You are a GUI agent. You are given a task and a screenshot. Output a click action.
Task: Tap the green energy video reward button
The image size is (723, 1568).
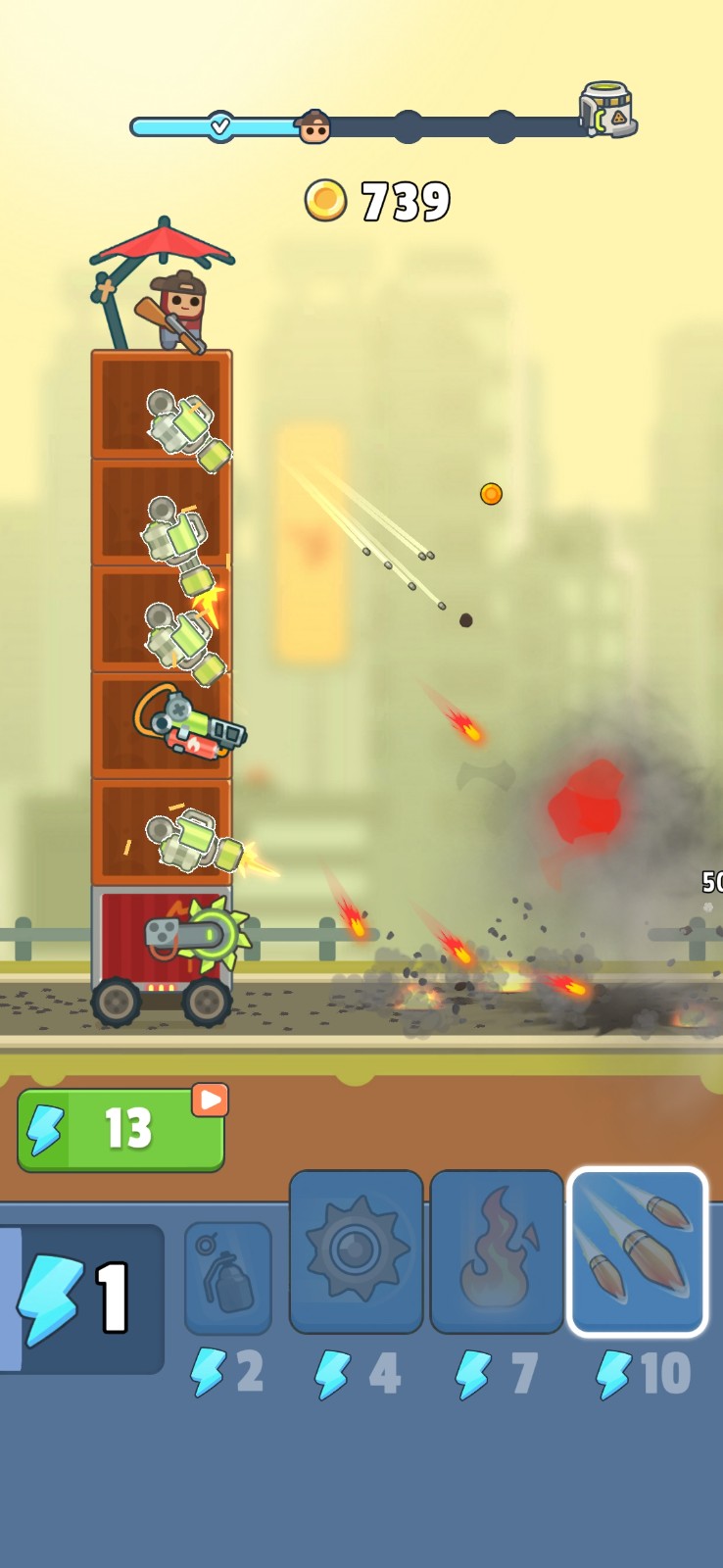click(120, 1129)
